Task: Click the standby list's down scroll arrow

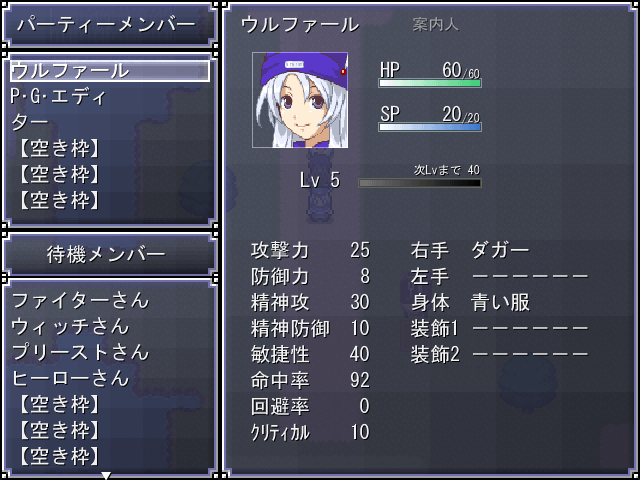Action: [106, 475]
